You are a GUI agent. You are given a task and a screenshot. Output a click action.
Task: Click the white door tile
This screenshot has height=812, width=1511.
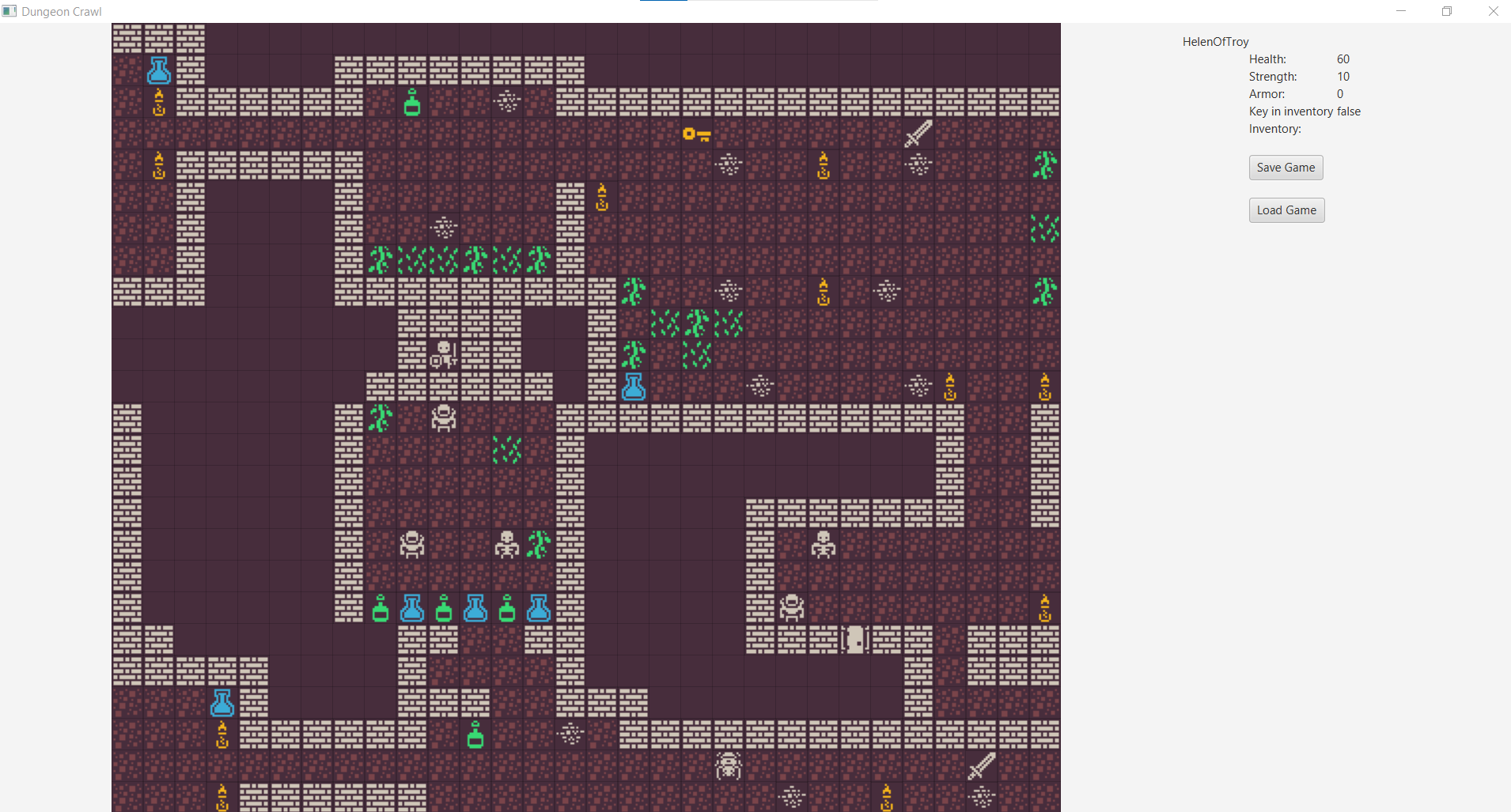855,639
